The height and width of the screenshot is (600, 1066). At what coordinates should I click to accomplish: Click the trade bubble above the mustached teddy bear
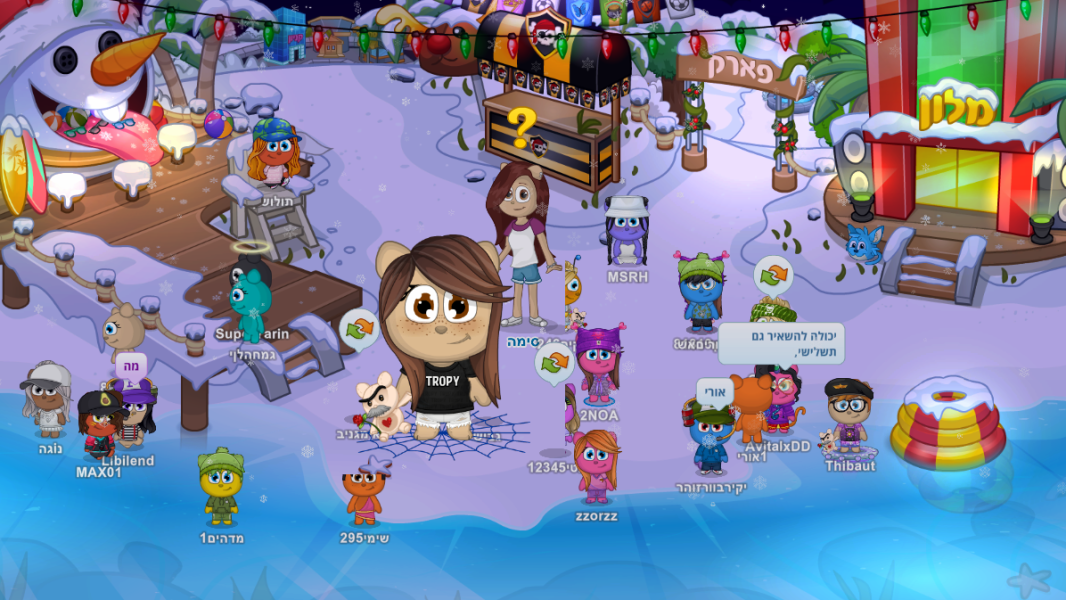point(360,328)
